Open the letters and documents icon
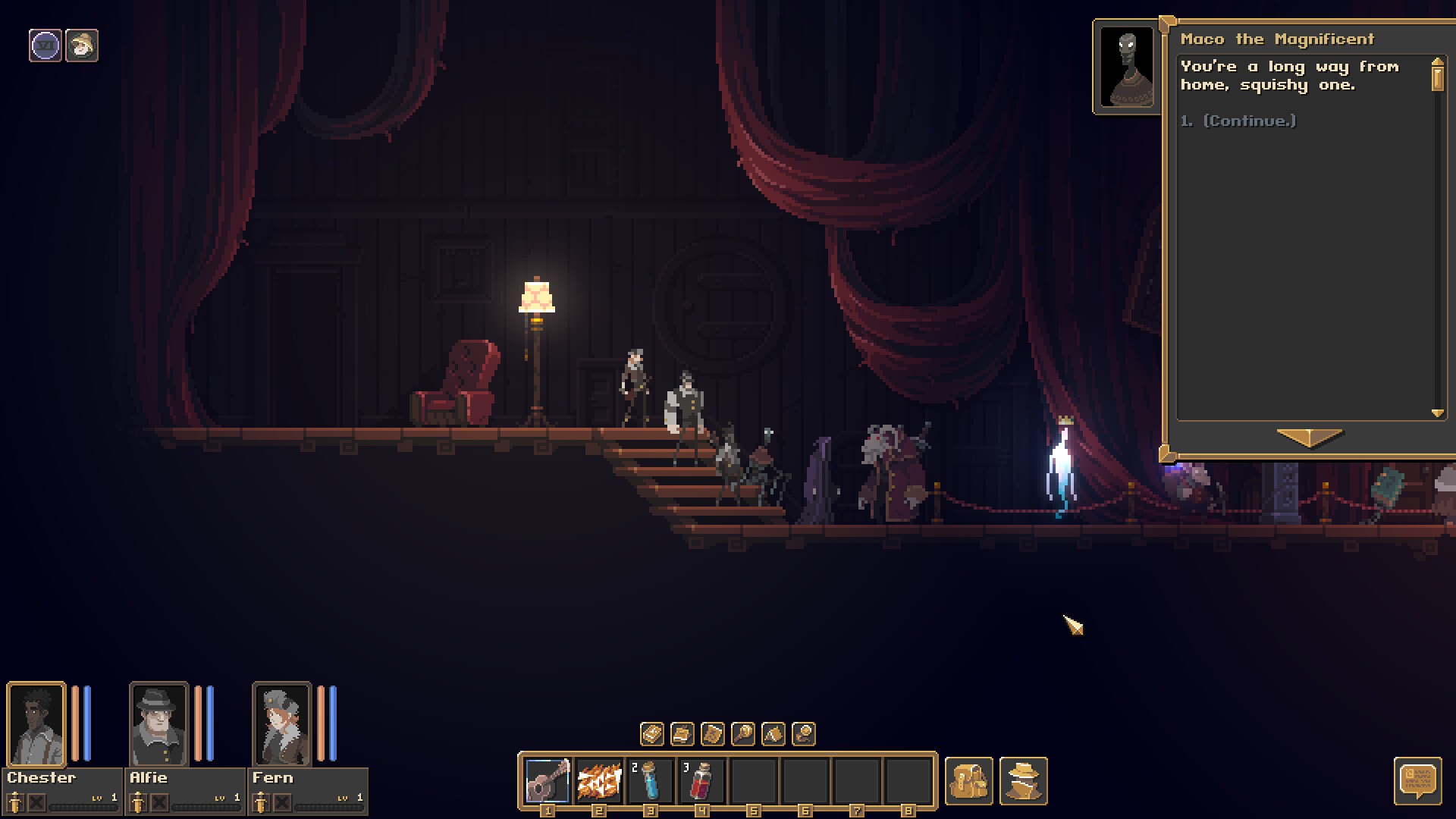The image size is (1456, 819). tap(681, 734)
